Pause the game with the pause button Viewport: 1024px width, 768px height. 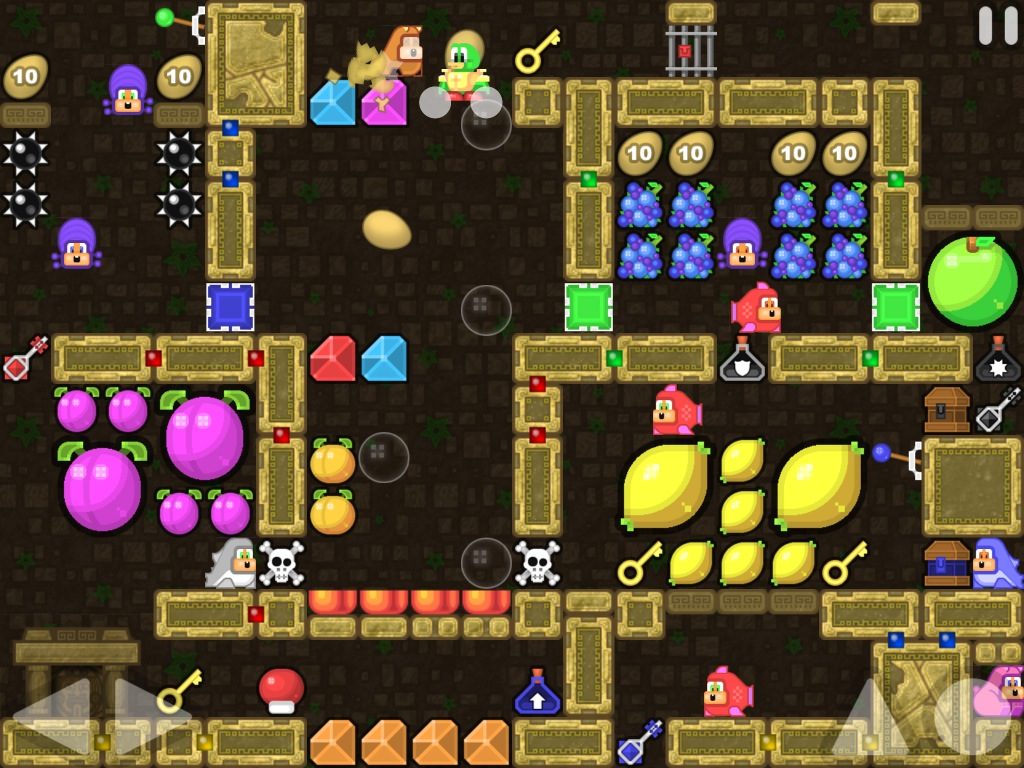tap(997, 26)
